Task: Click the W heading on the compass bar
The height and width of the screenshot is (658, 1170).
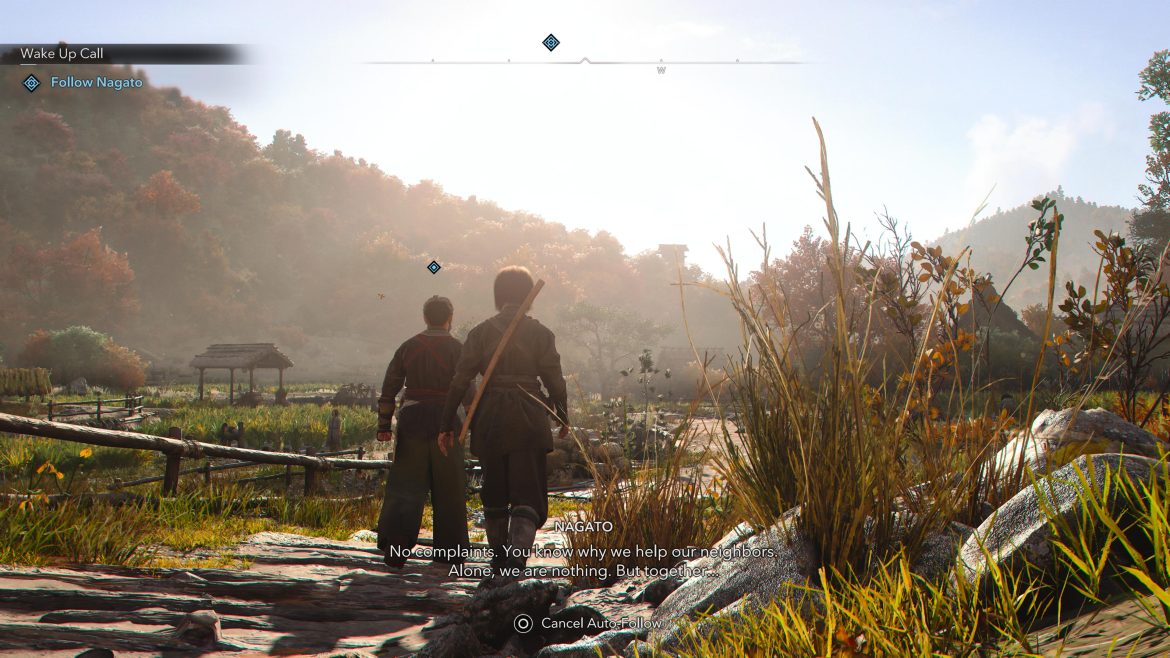Action: [661, 71]
